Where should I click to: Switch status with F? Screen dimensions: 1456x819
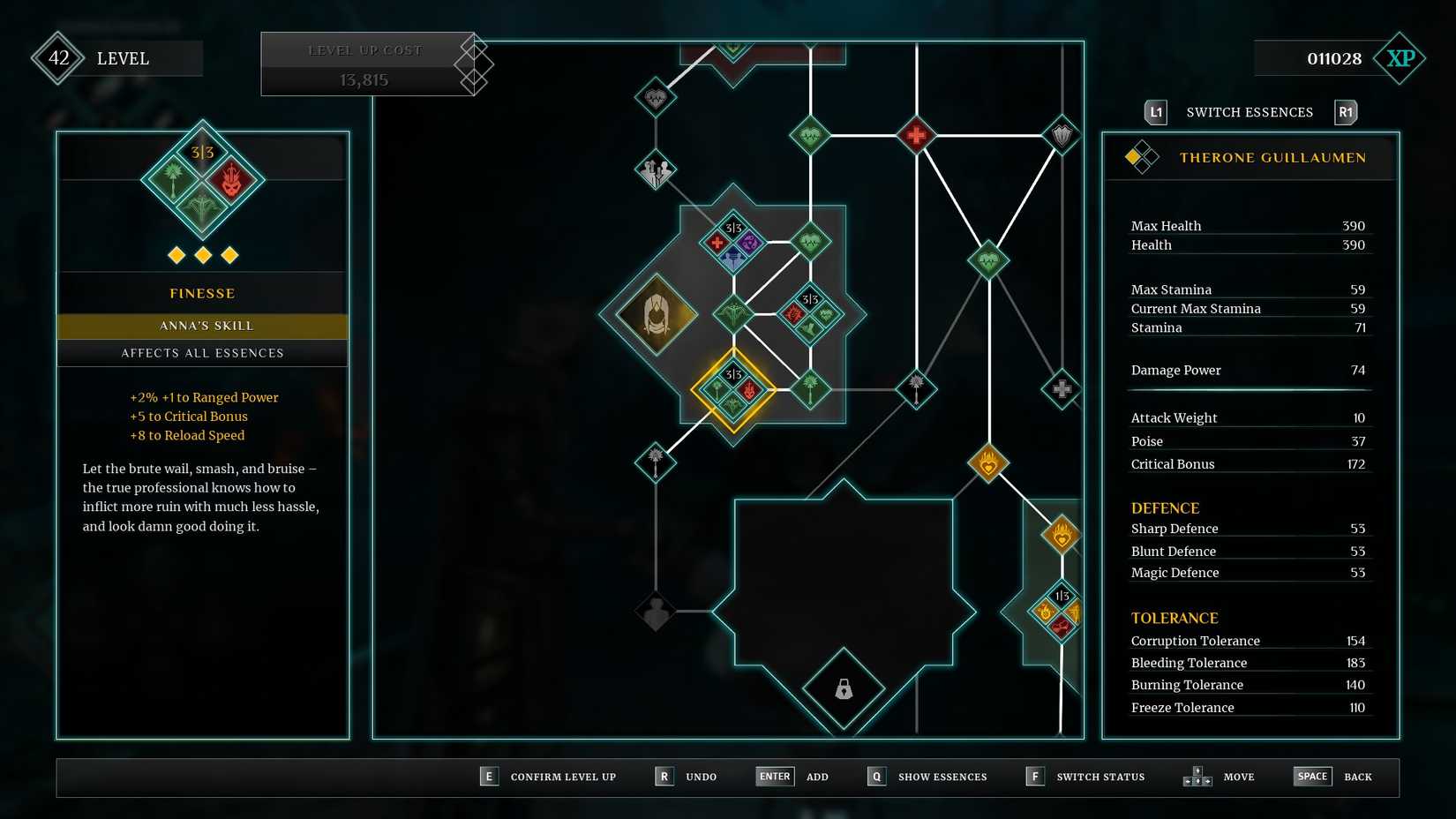coord(1034,776)
